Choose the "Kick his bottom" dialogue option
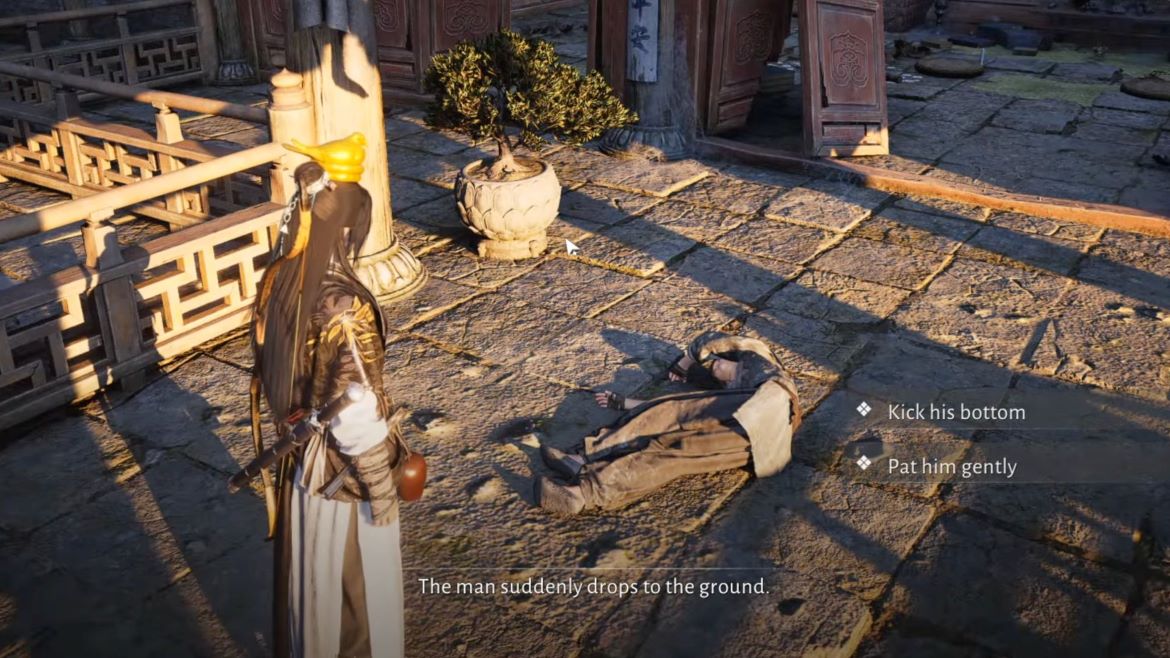 tap(955, 411)
